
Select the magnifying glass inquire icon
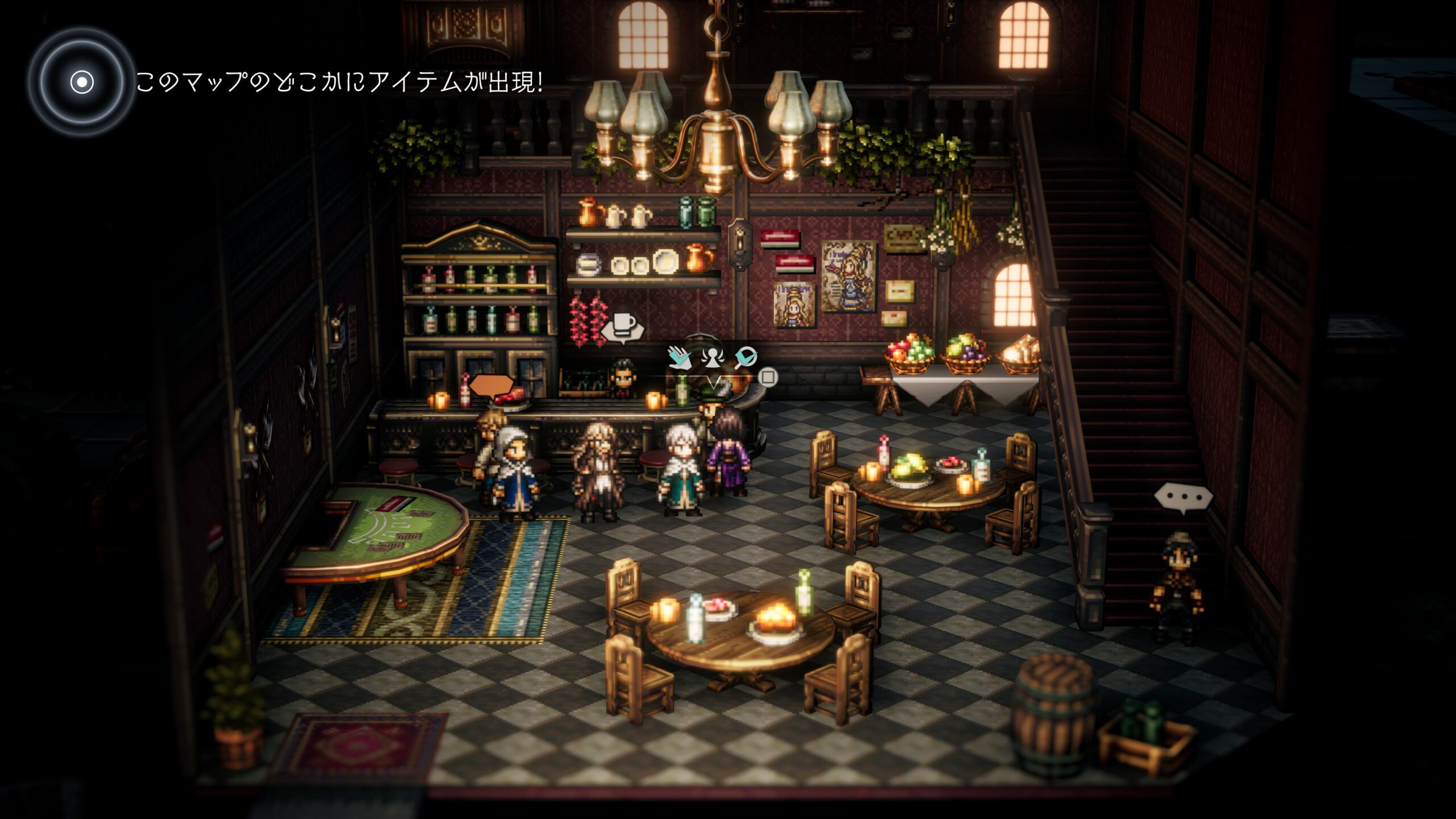point(745,357)
